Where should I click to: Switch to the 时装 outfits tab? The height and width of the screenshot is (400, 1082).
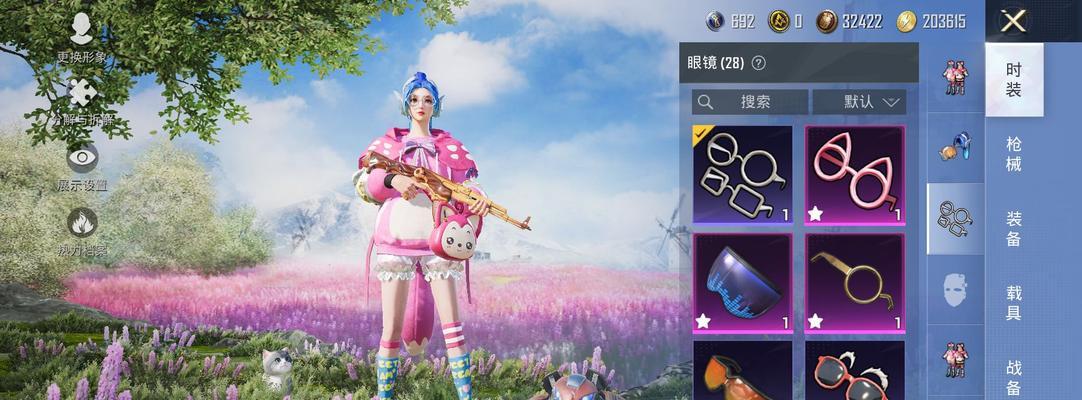[x=1014, y=80]
